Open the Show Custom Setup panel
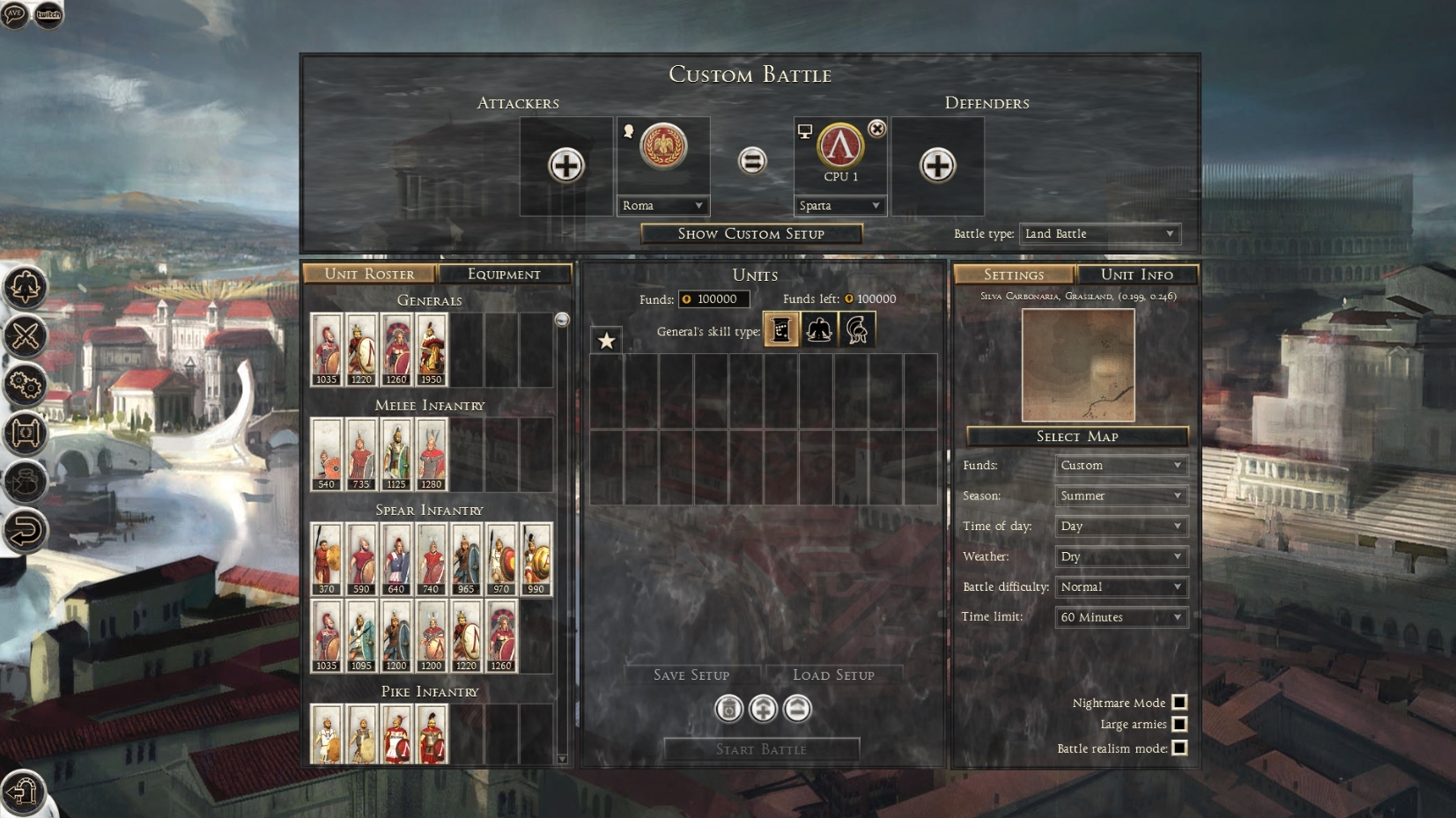The height and width of the screenshot is (818, 1456). point(750,233)
